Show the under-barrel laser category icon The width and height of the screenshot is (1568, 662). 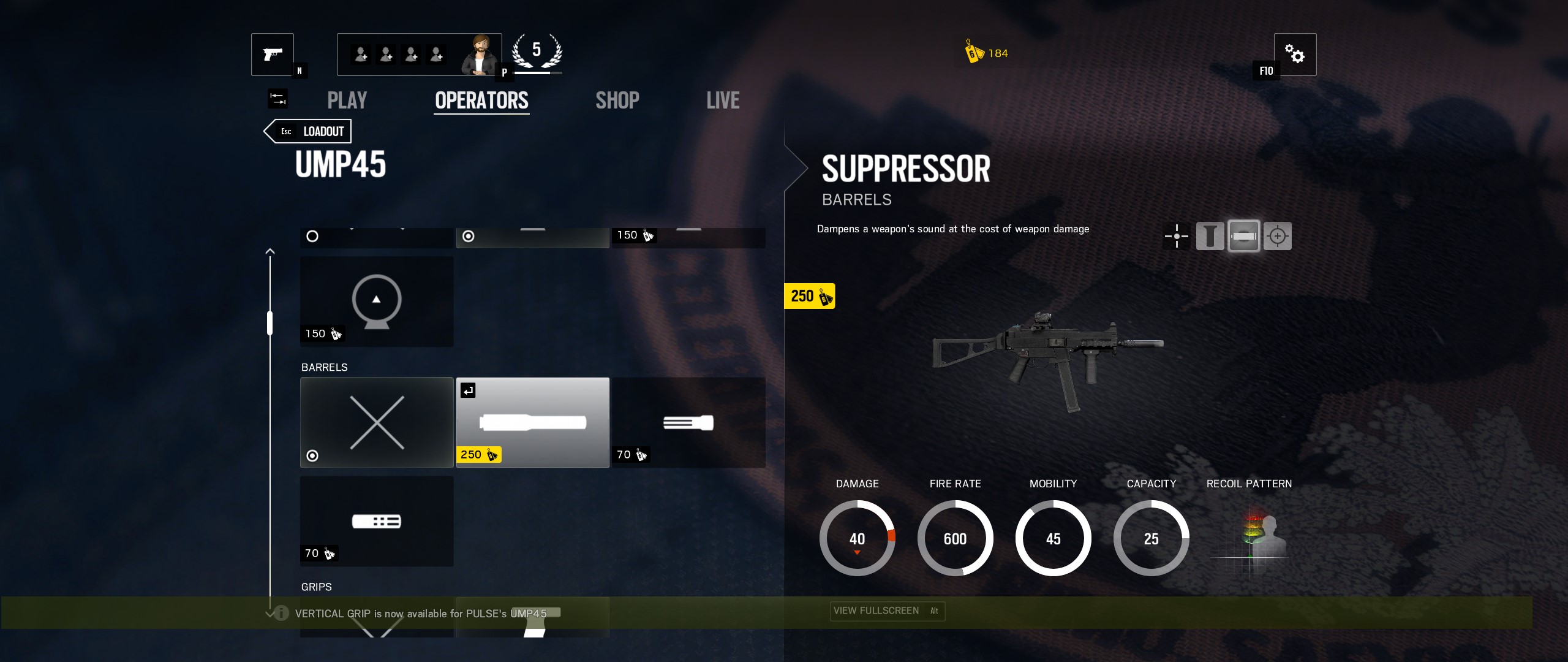point(1278,236)
